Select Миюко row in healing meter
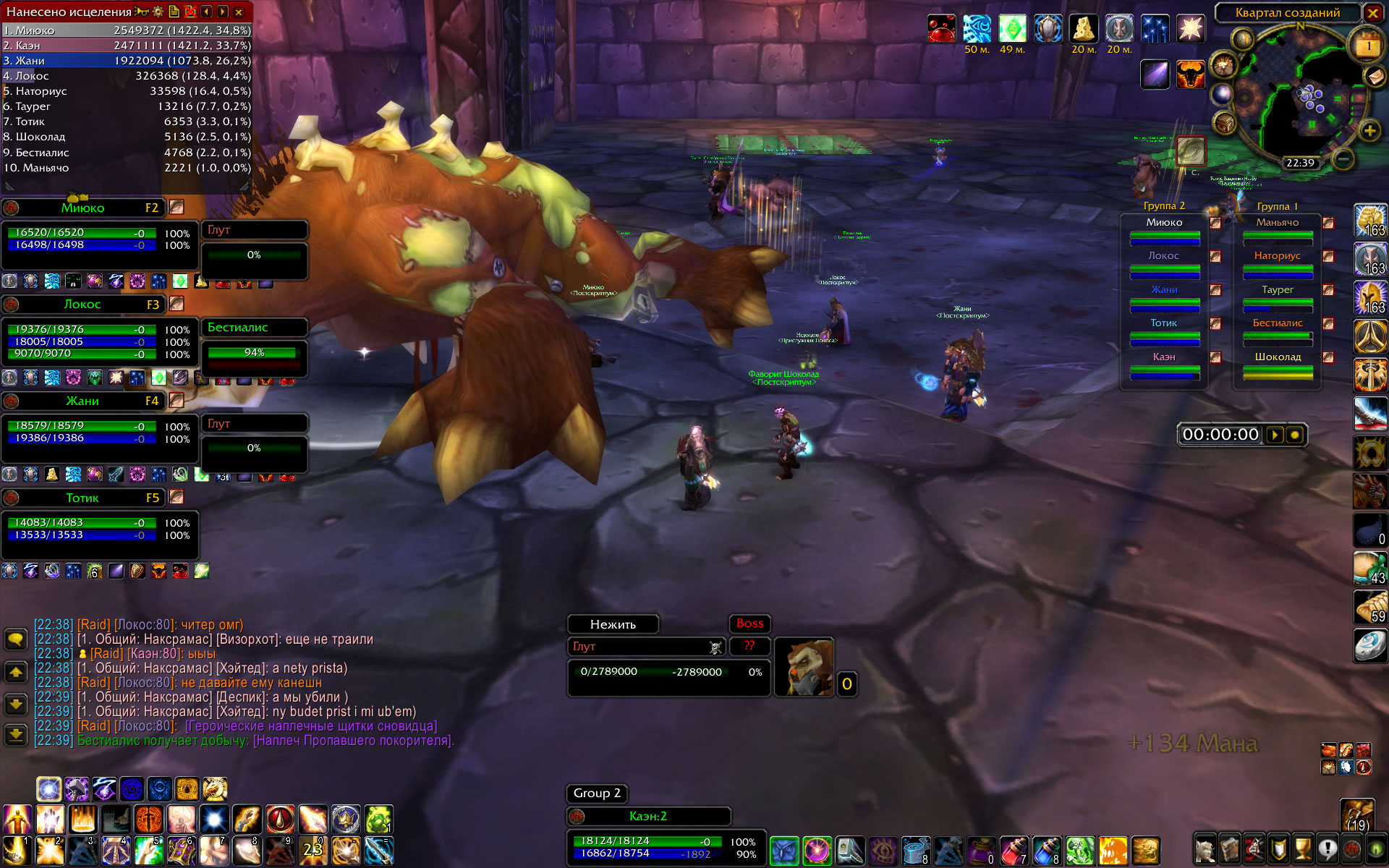 [127, 30]
